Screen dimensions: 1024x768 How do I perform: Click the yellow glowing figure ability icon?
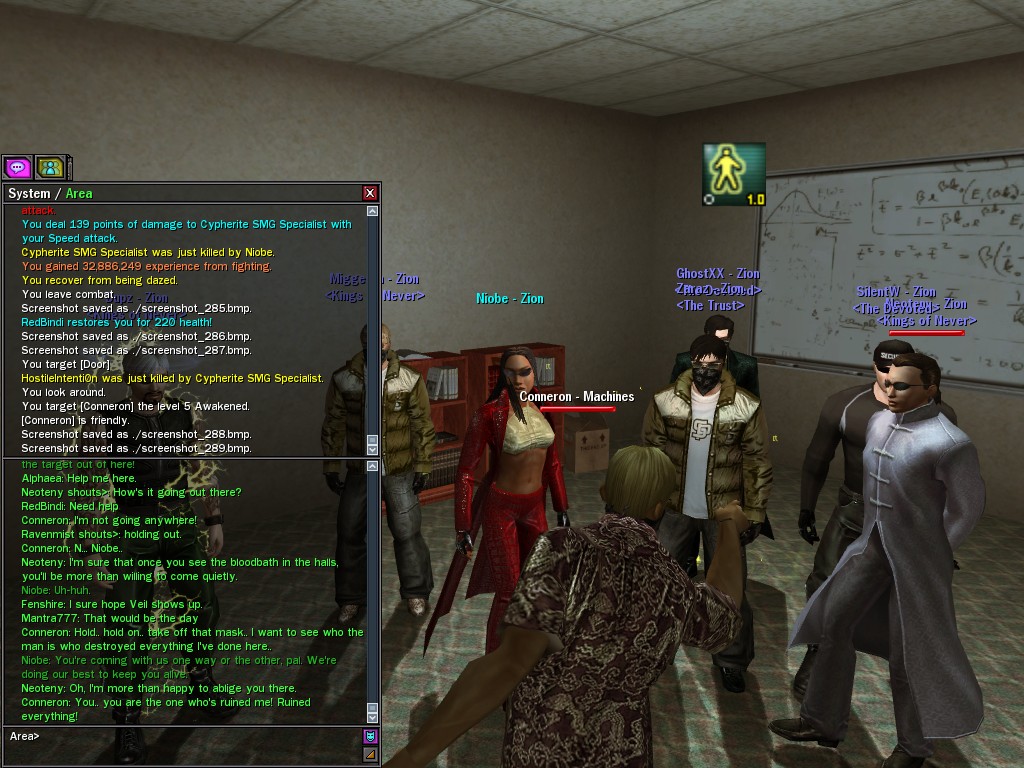(x=733, y=173)
